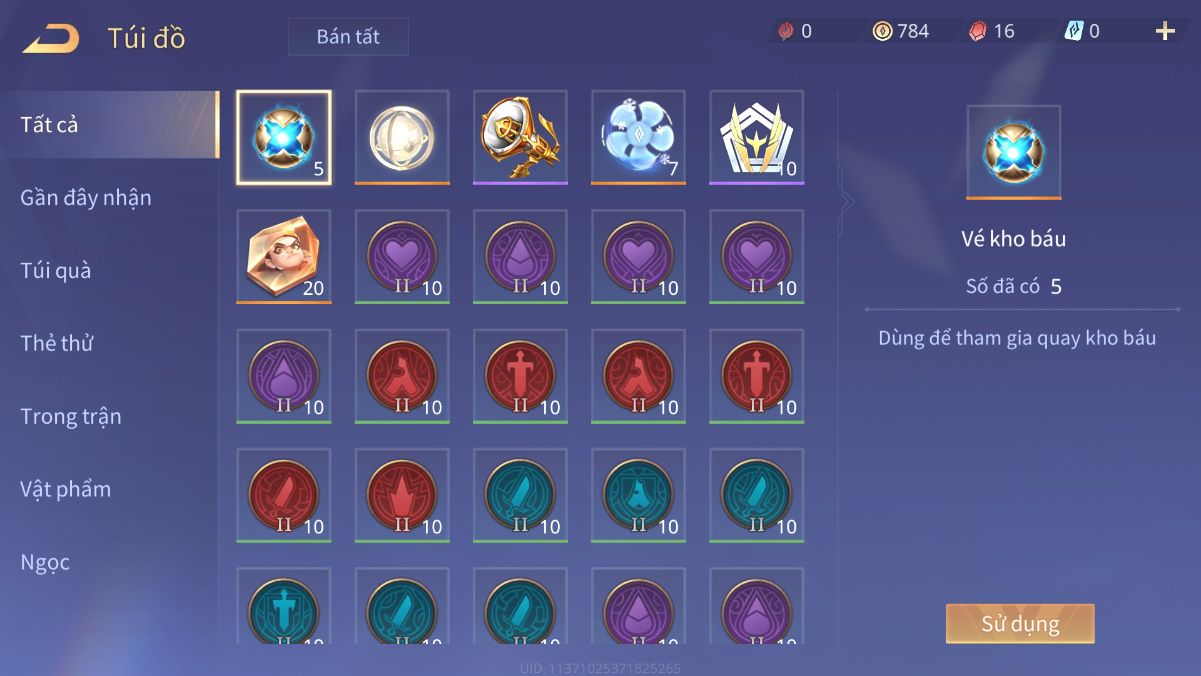1201x676 pixels.
Task: Tap the Bán tất button
Action: [x=348, y=37]
